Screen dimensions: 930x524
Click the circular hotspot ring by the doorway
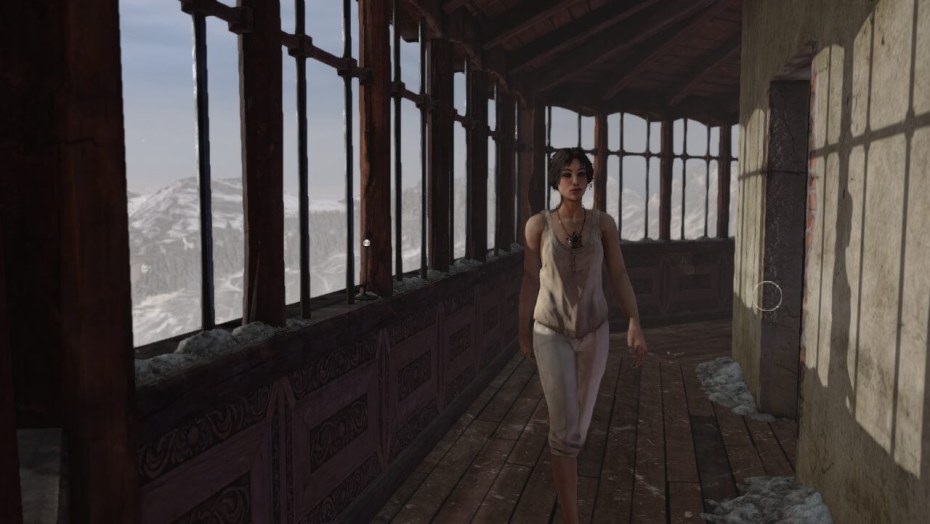point(767,296)
